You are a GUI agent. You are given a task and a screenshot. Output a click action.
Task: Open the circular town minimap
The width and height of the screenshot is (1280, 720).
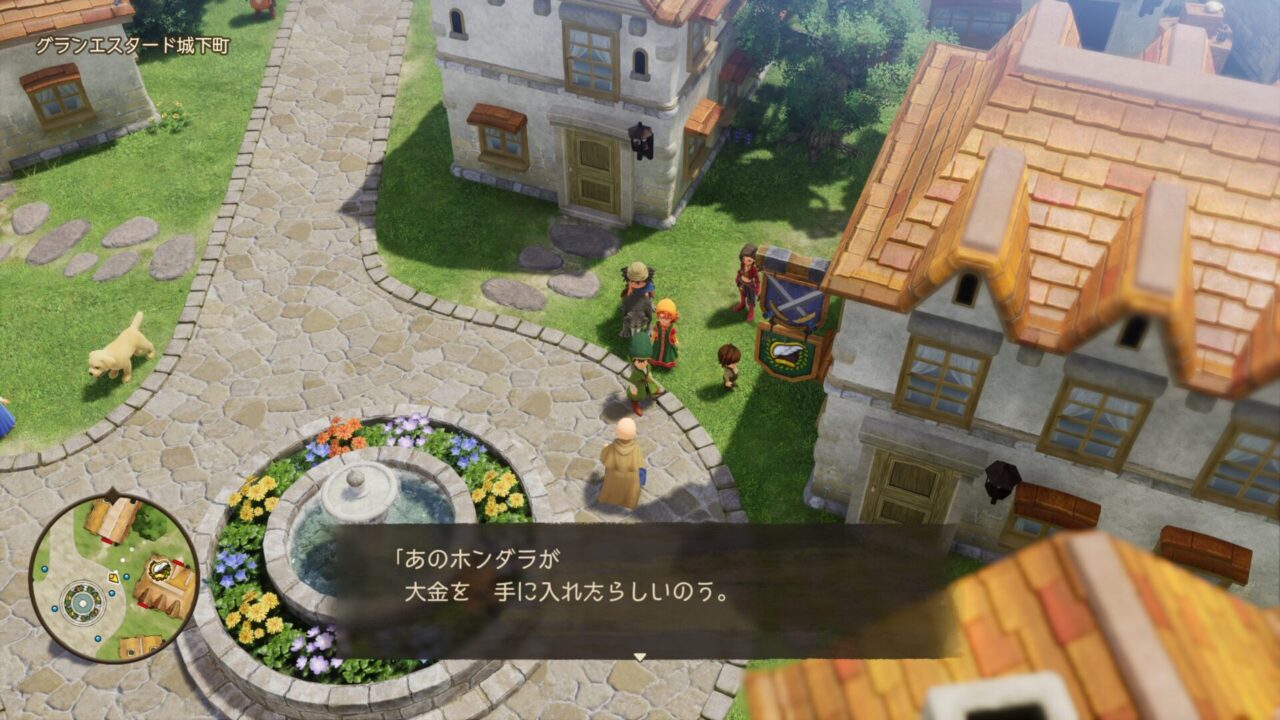pos(113,577)
